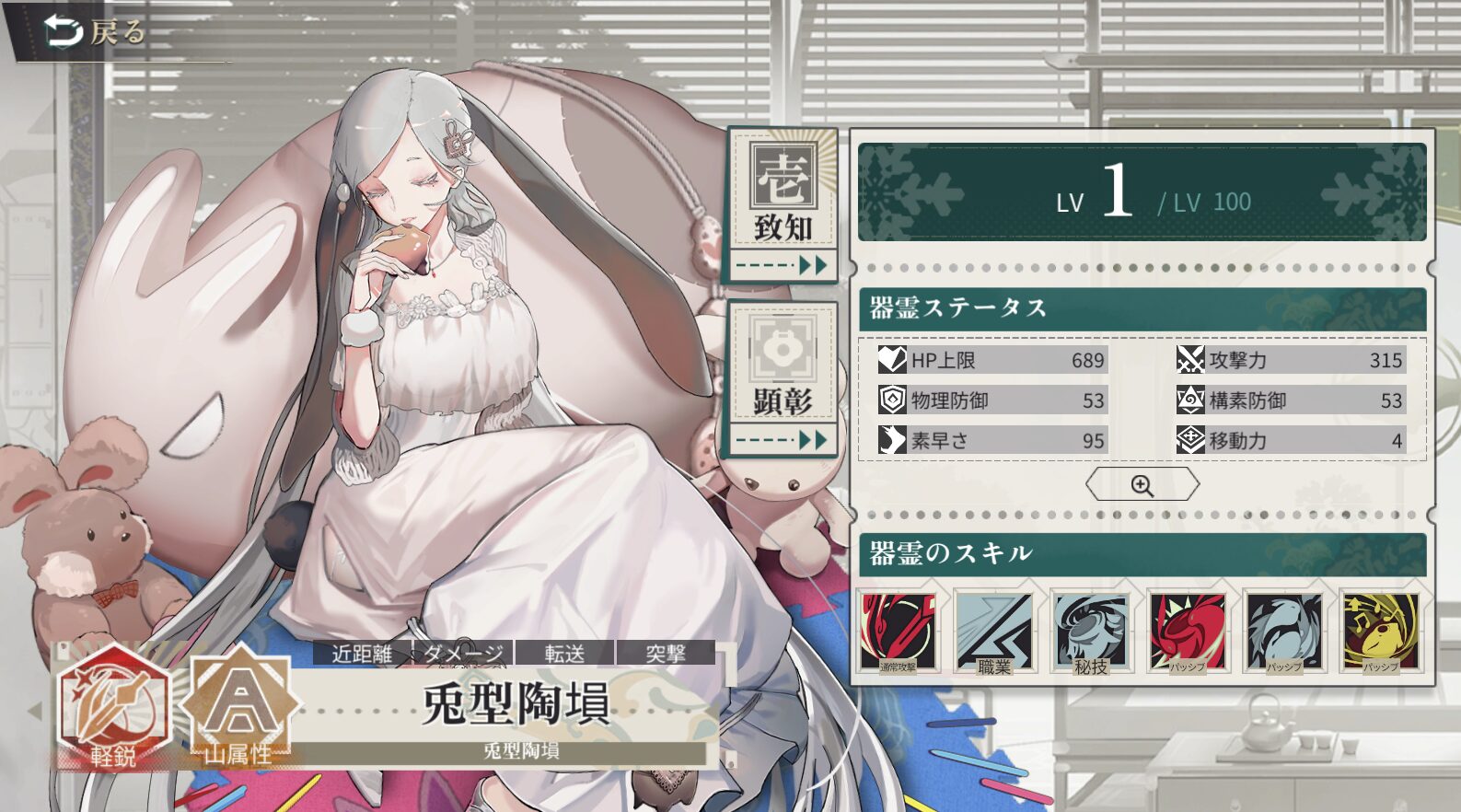Switch to previous character with left arrow

(37, 711)
